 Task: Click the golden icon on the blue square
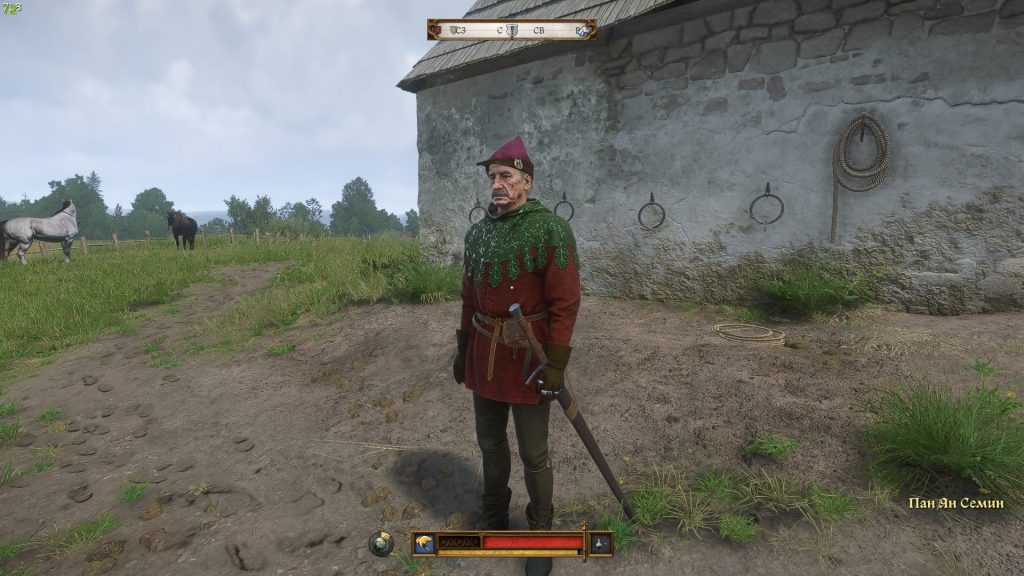pyautogui.click(x=426, y=543)
